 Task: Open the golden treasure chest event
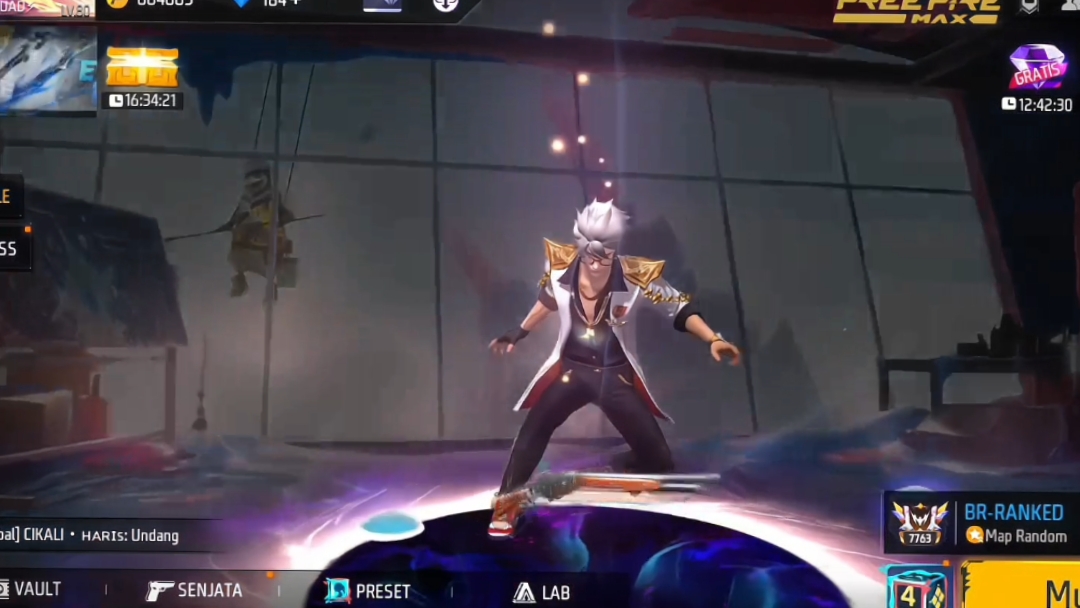click(x=142, y=68)
